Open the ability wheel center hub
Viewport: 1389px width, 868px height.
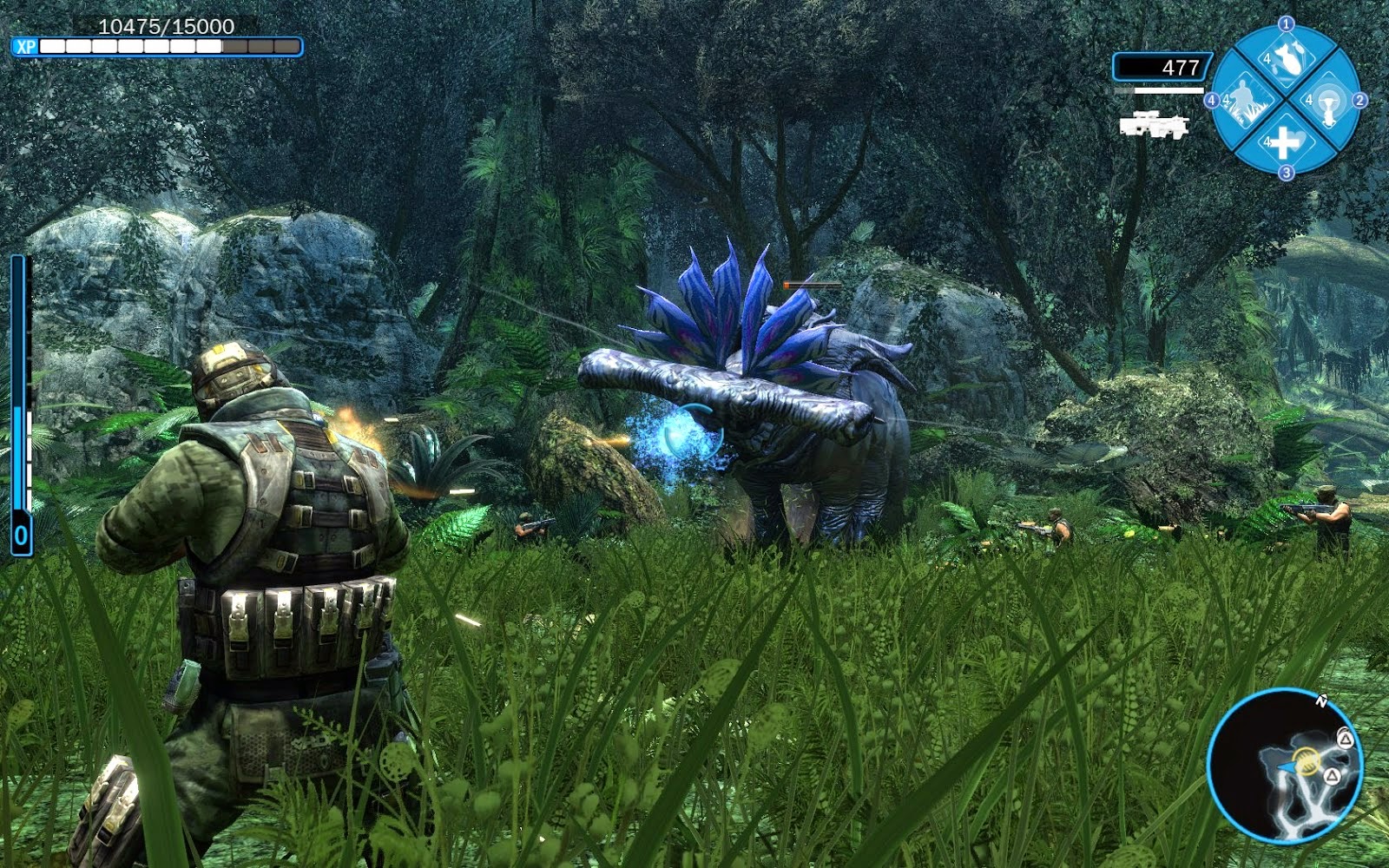(1287, 97)
